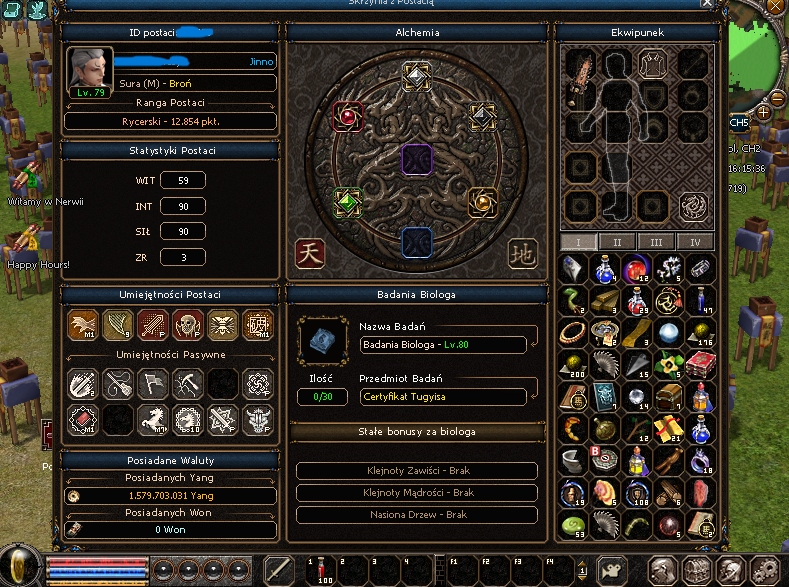Image resolution: width=789 pixels, height=587 pixels.
Task: Click the red heaven kanji alchemy button
Action: (x=311, y=253)
